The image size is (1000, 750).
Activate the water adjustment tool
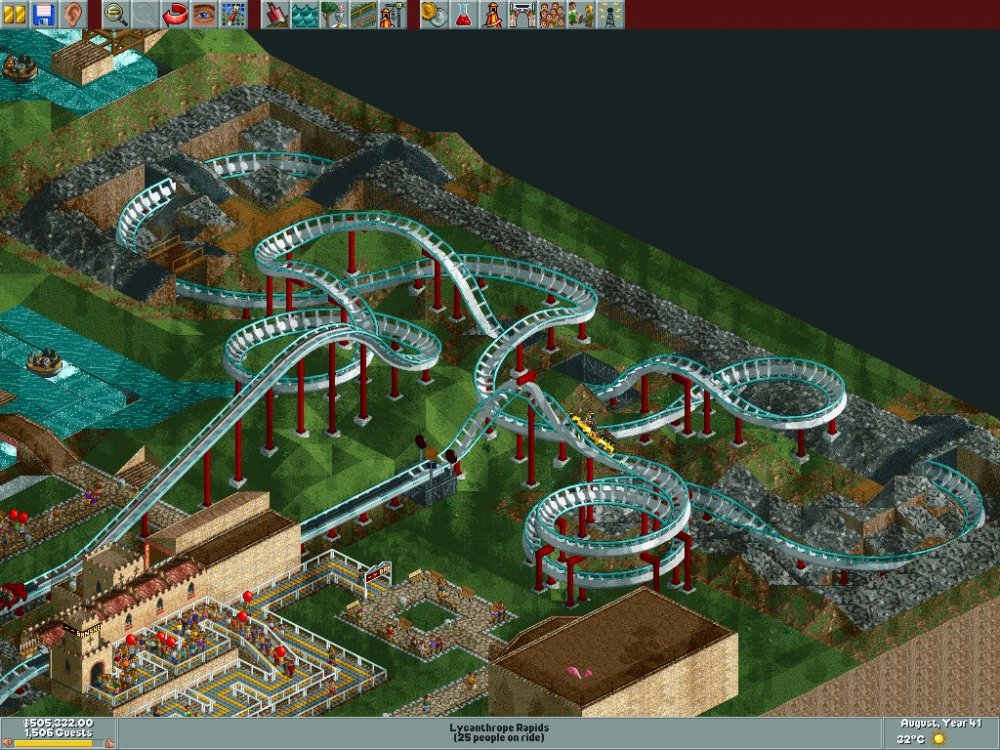click(305, 14)
